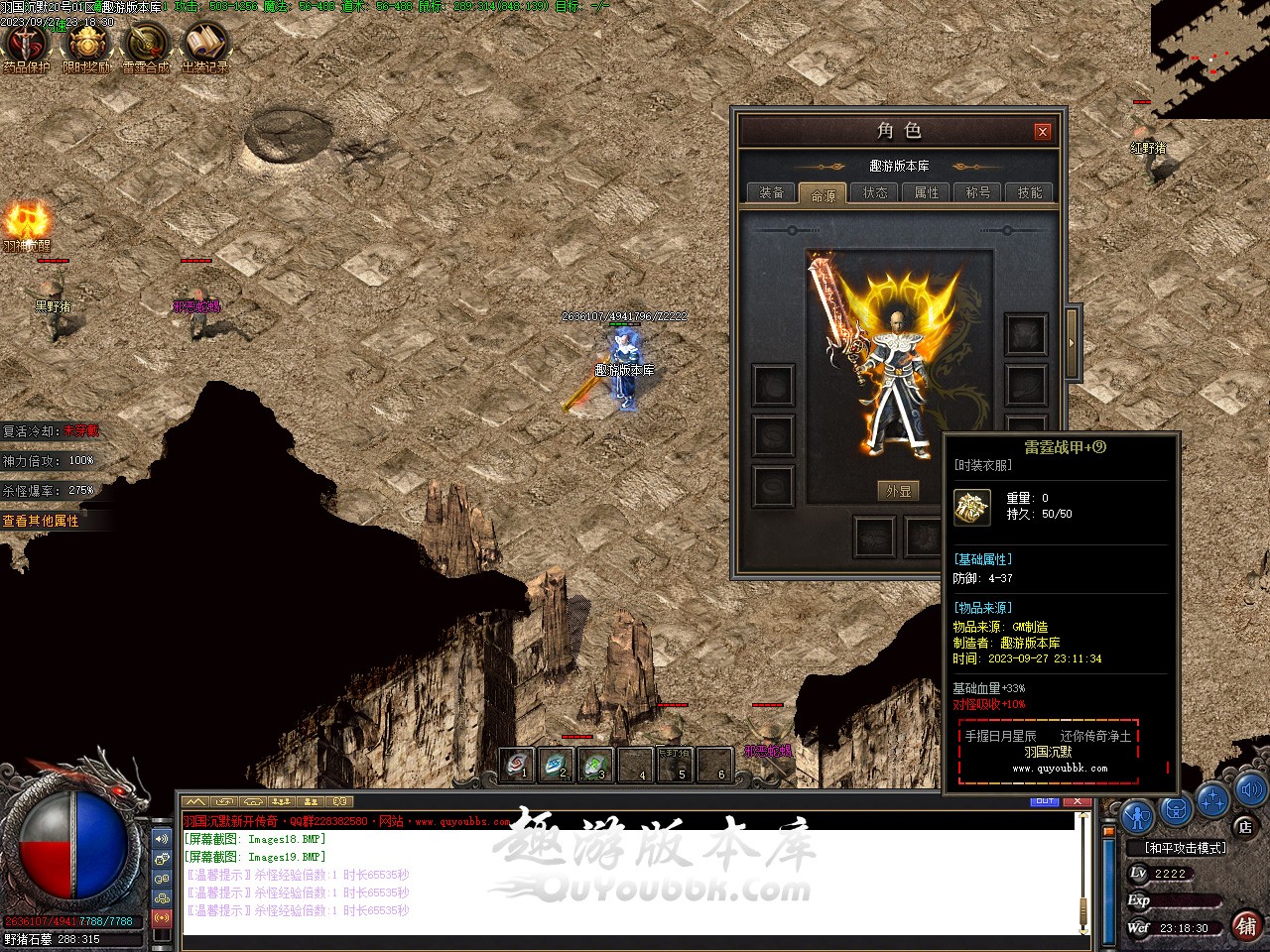1270x952 pixels.
Task: Open the 雷霆合成 synthesis icon
Action: click(146, 46)
